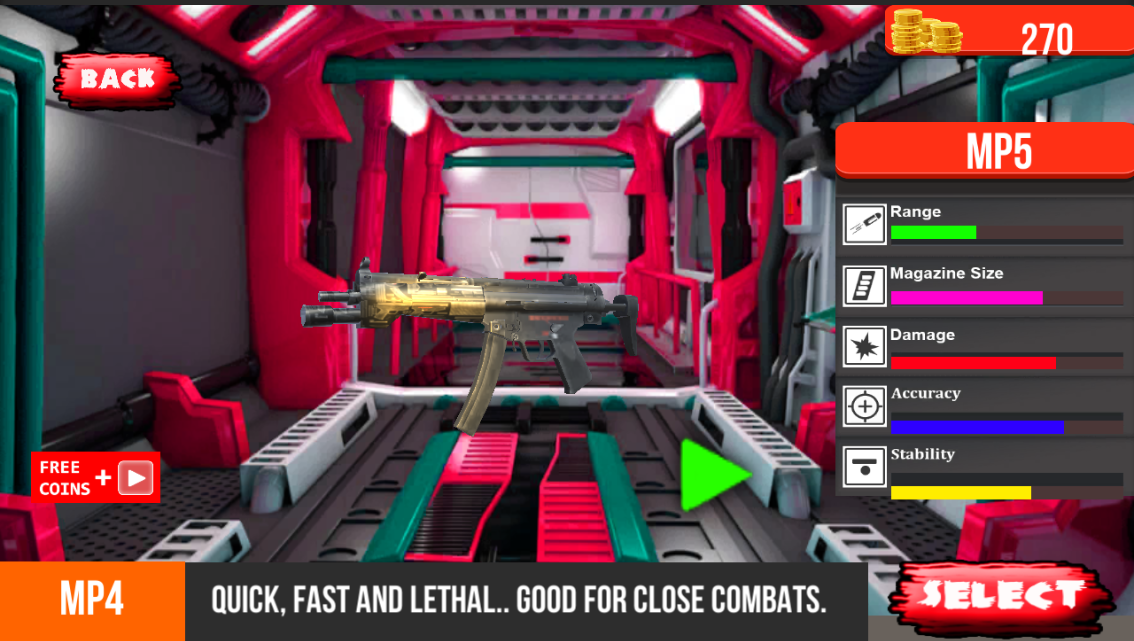Watch a video for free coins
This screenshot has height=641, width=1134.
(96, 478)
